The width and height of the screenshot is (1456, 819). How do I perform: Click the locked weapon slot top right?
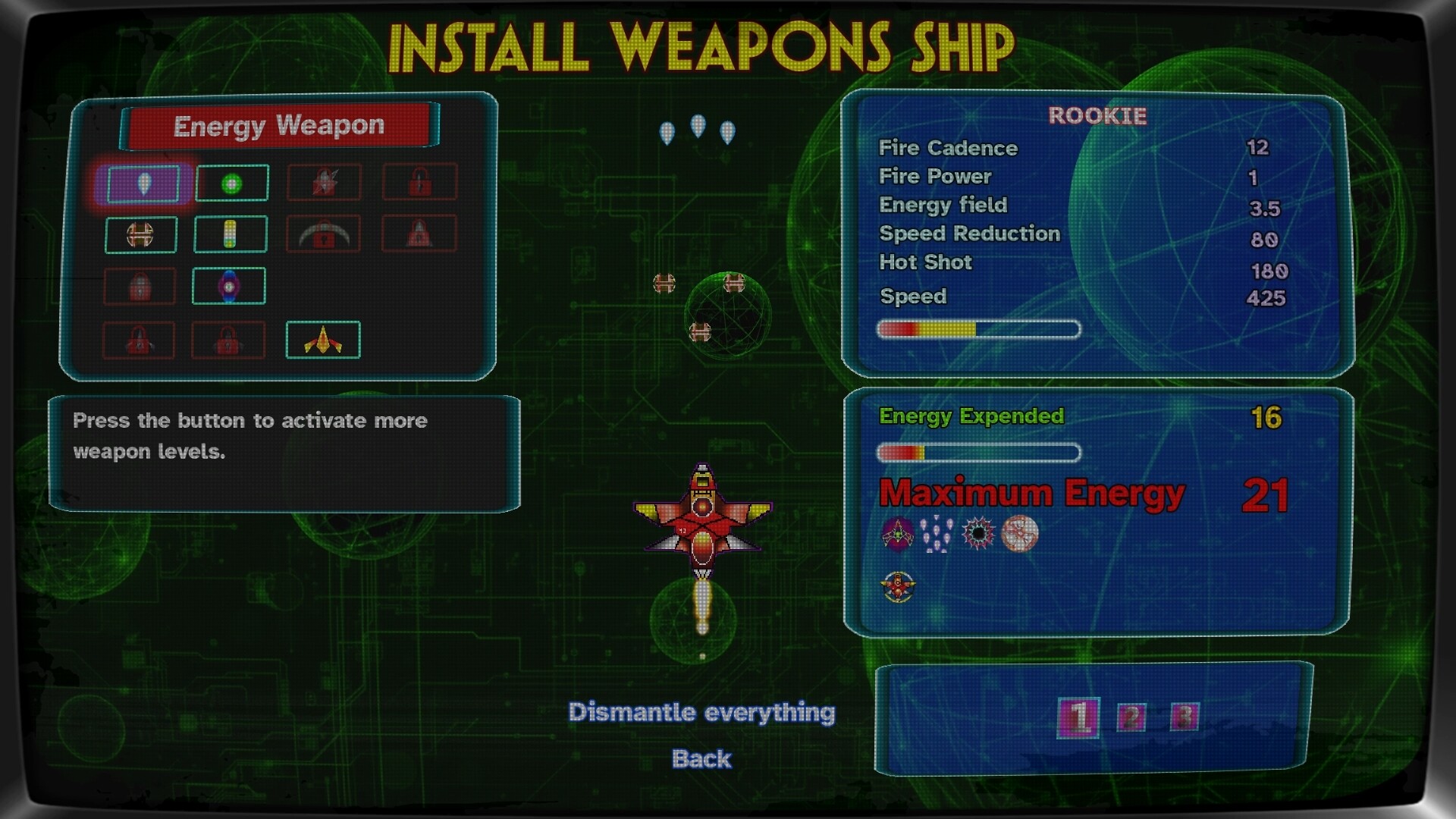[x=420, y=180]
